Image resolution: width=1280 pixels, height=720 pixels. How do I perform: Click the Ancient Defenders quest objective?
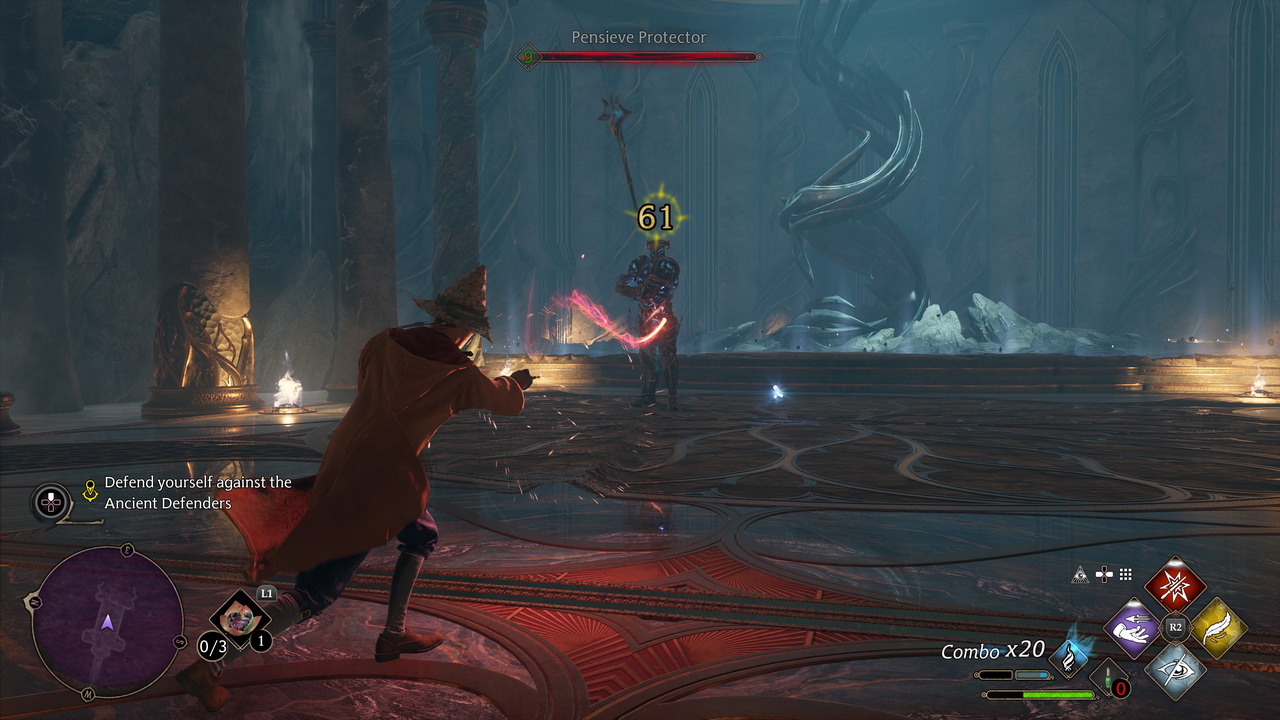(197, 492)
